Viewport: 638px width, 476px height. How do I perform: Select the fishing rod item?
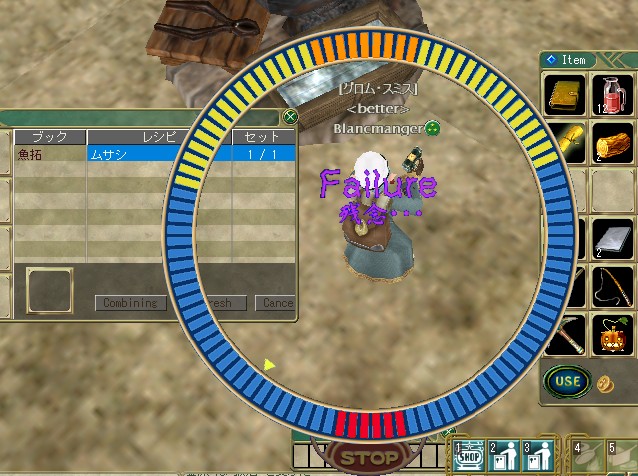(612, 287)
